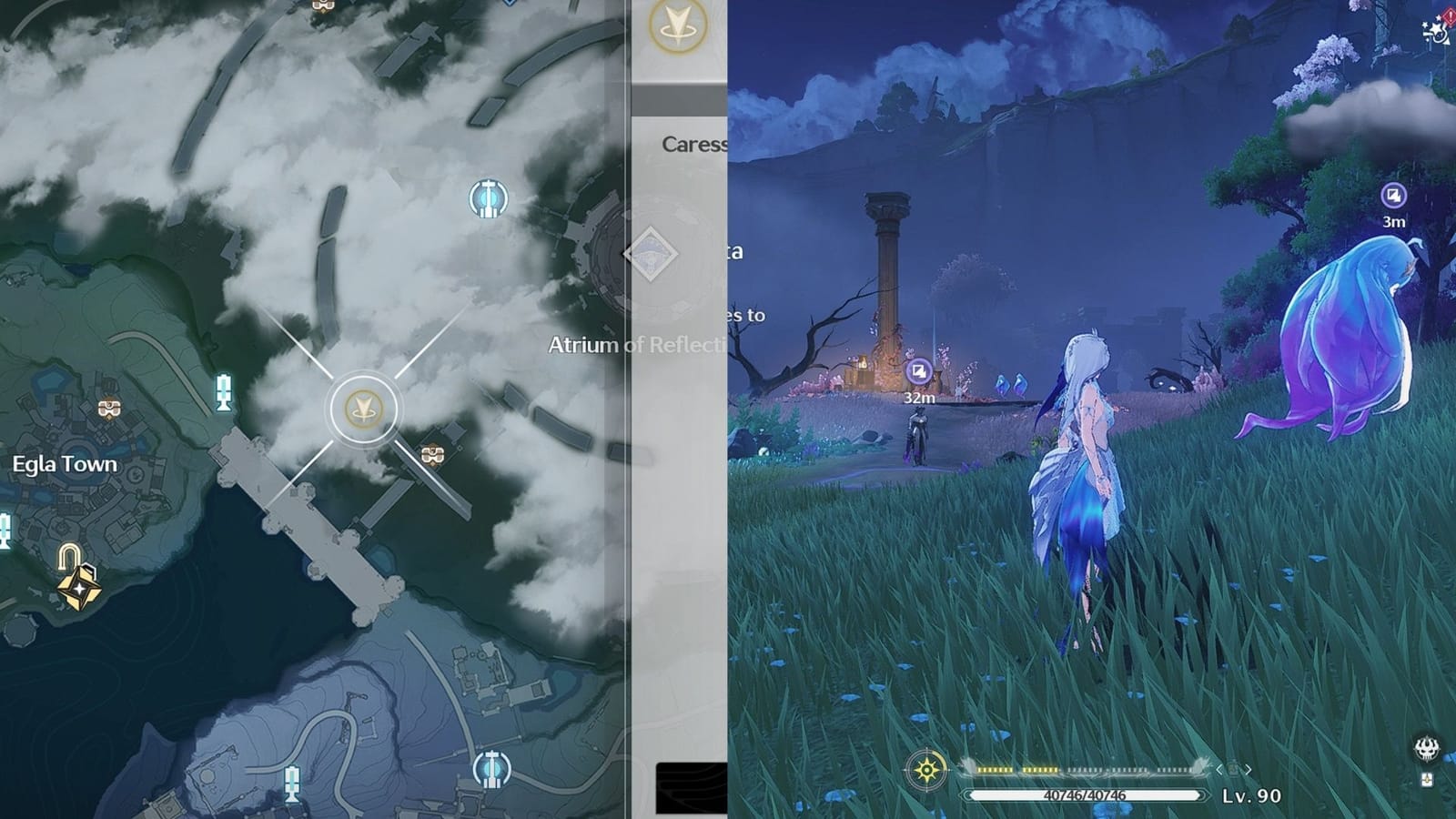Expand the buff bar with the right chevron
Image resolution: width=1456 pixels, height=819 pixels.
(x=1248, y=770)
